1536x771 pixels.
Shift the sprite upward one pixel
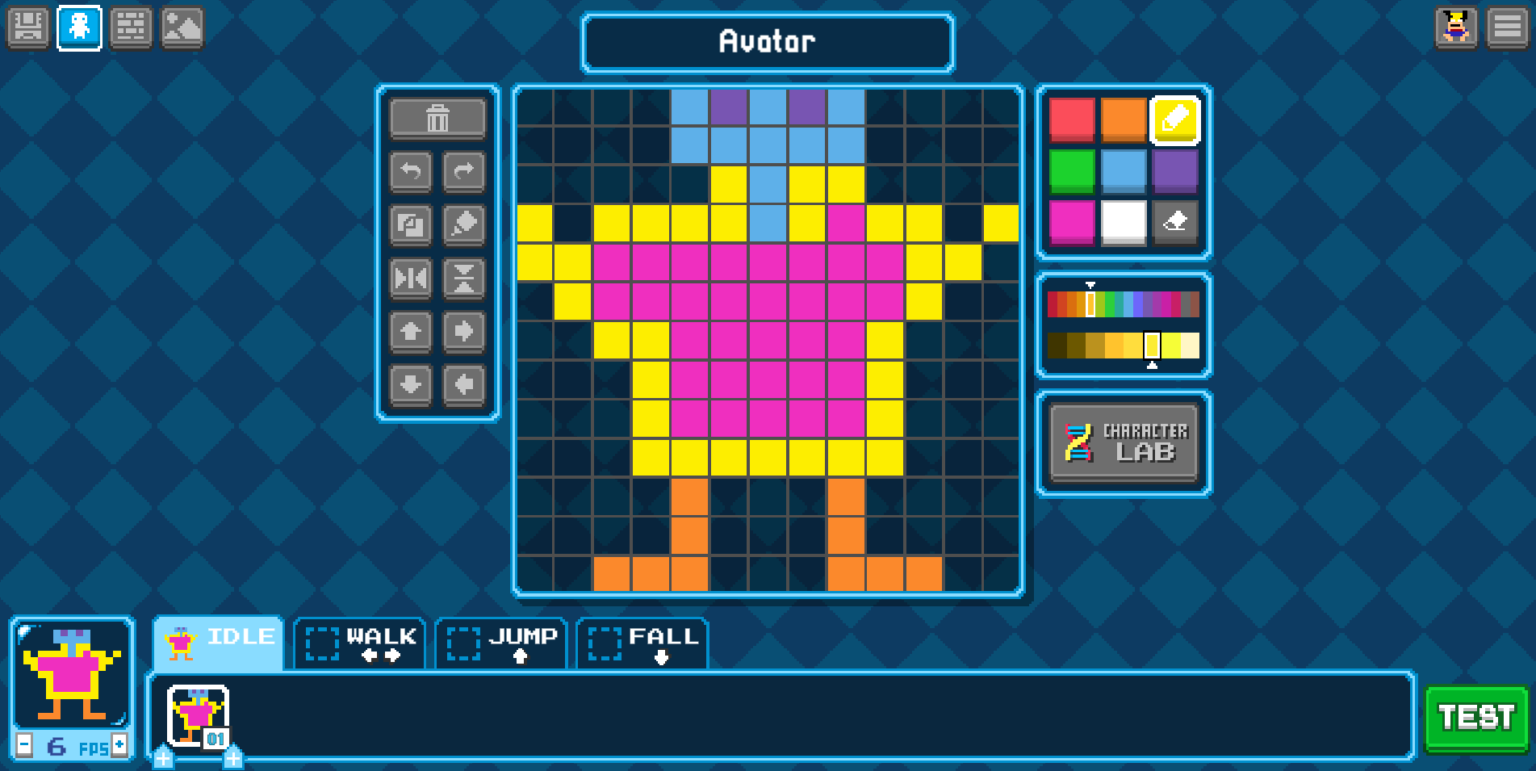pos(410,332)
